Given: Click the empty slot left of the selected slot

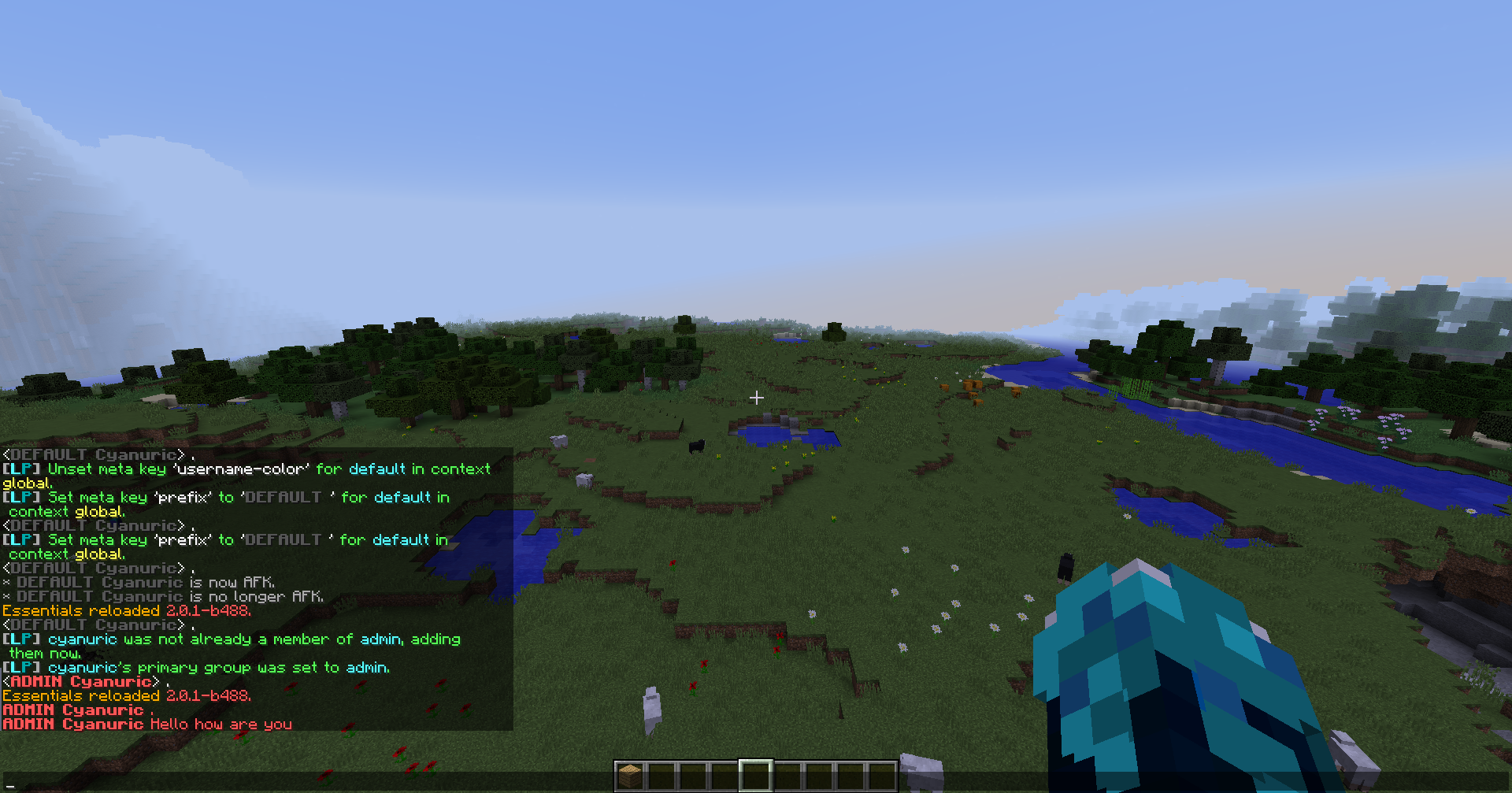Looking at the screenshot, I should tap(723, 773).
